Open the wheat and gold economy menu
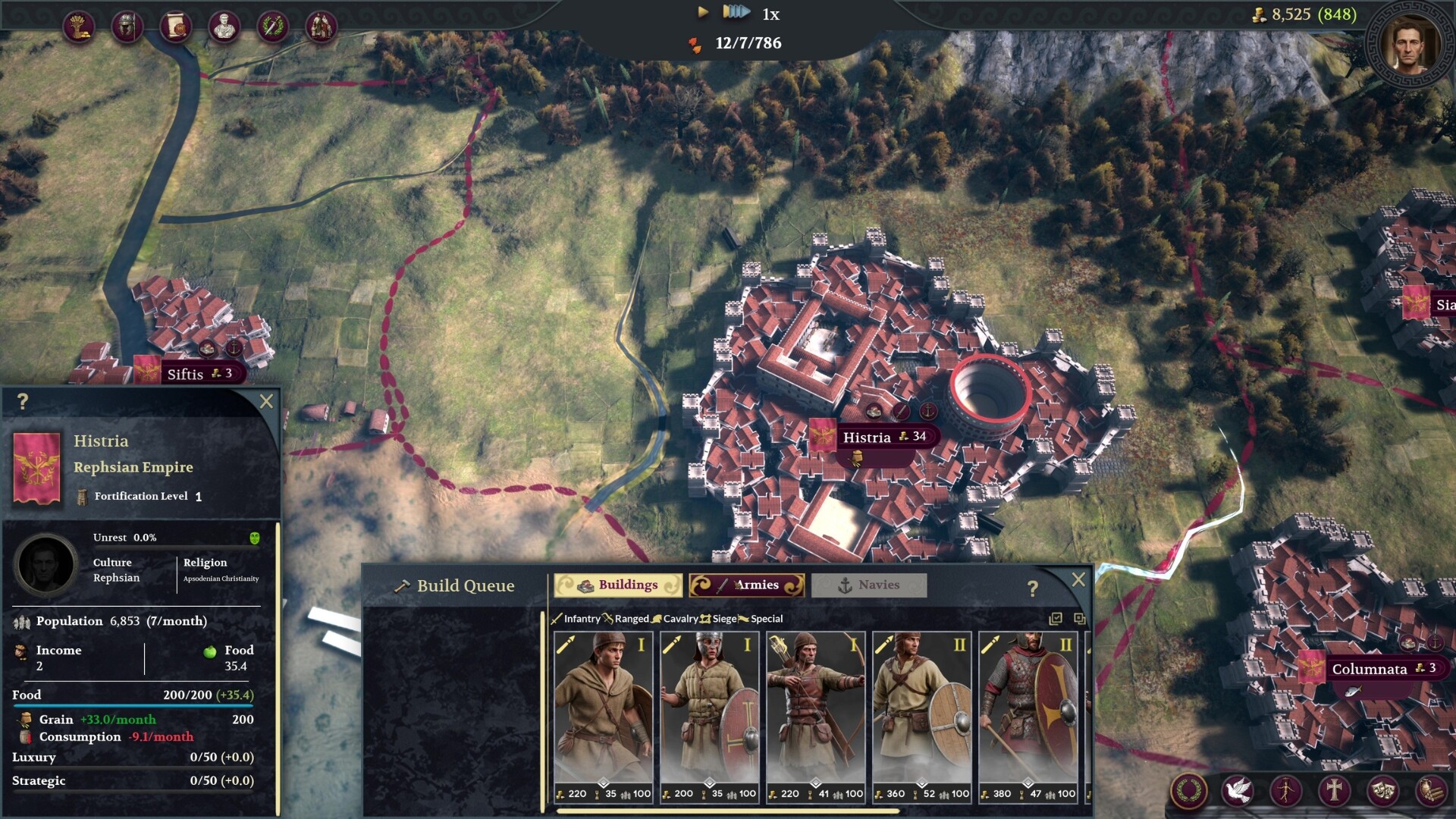This screenshot has width=1456, height=819. click(x=78, y=27)
